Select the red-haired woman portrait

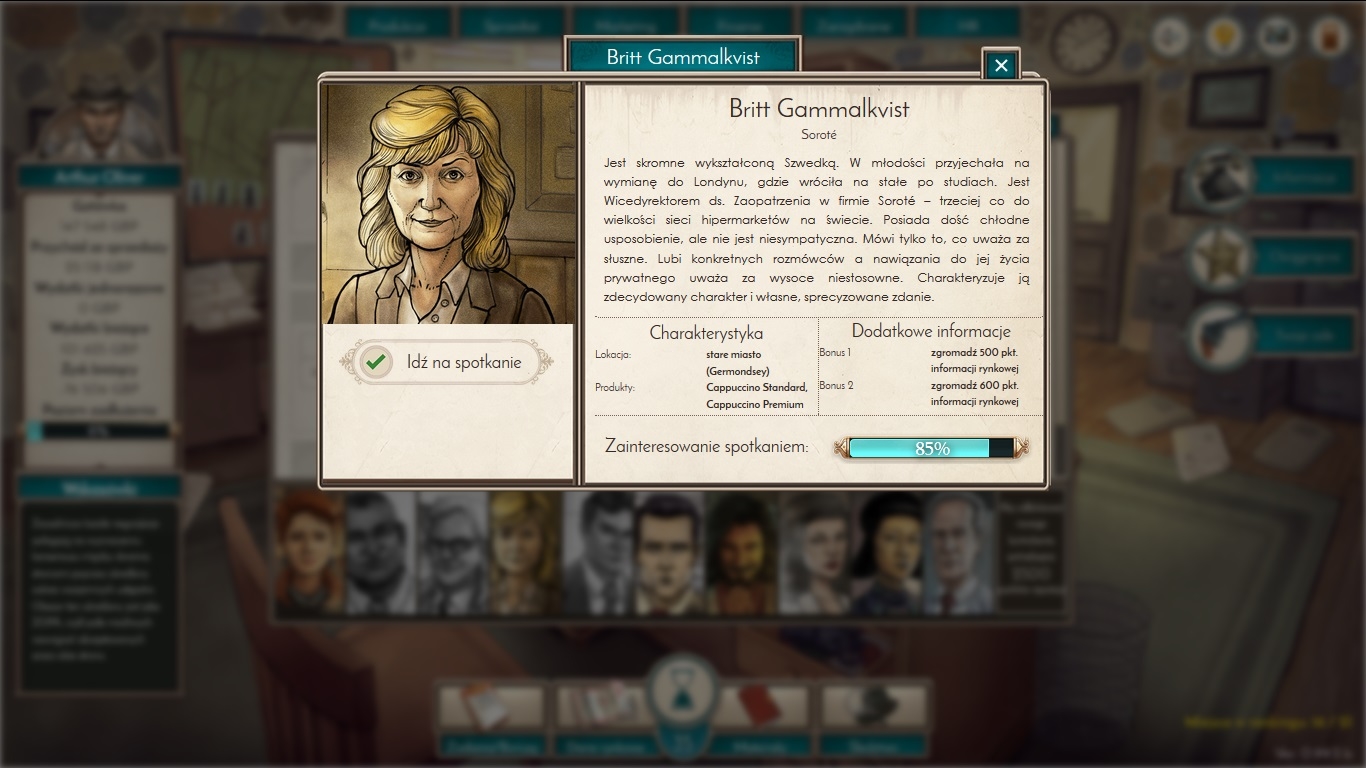309,551
